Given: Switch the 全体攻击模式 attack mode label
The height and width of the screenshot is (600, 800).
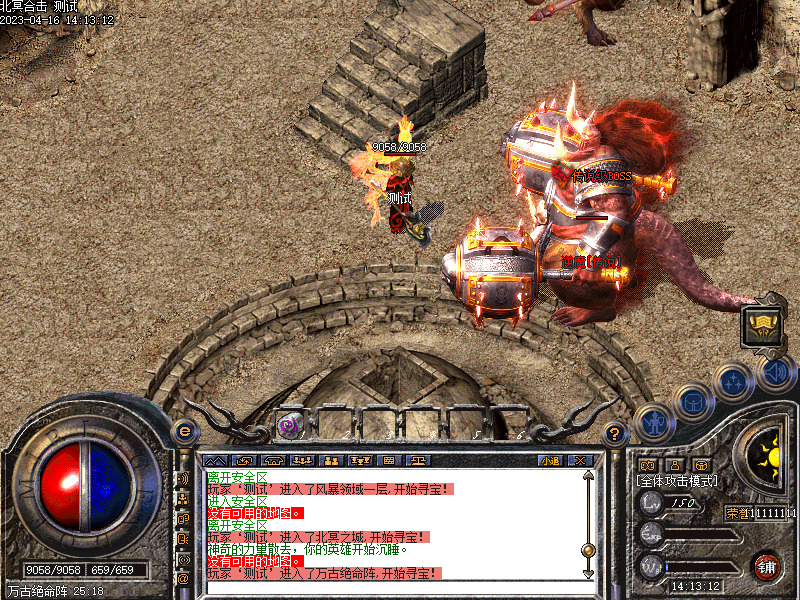Looking at the screenshot, I should [676, 481].
